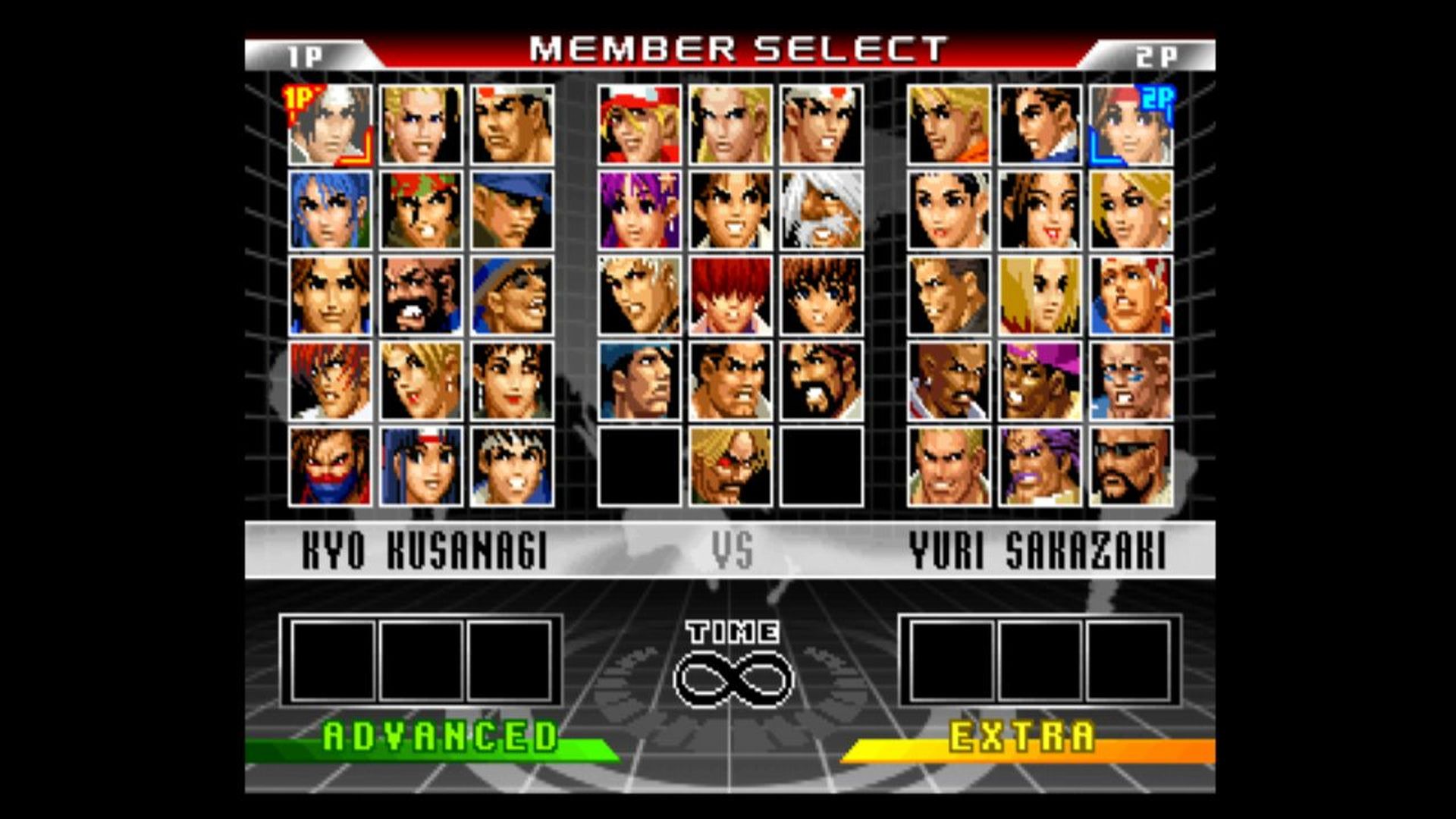Pick Mai Shiranui's portrait

[x=1040, y=210]
